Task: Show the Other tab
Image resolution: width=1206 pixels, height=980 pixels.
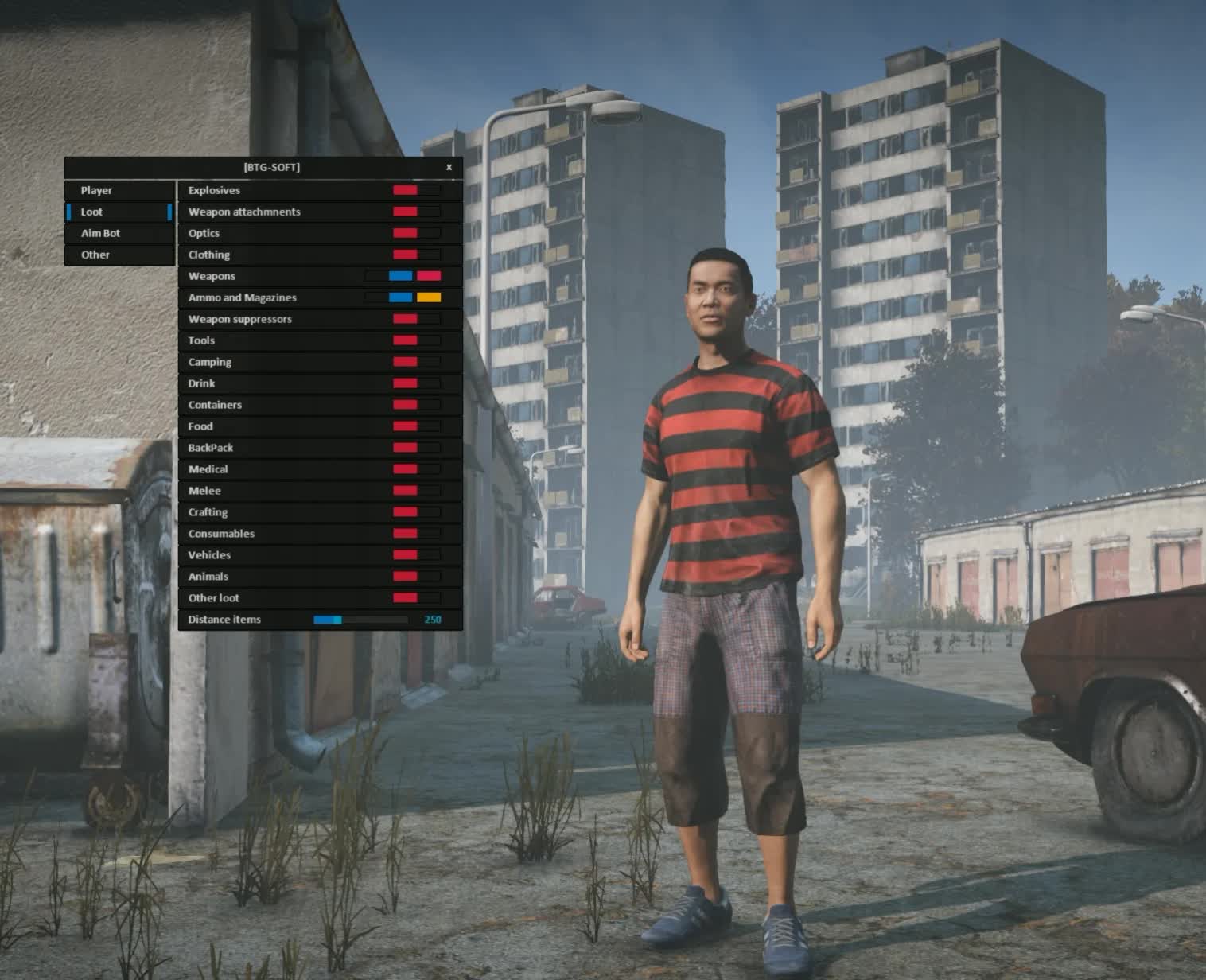Action: (119, 255)
